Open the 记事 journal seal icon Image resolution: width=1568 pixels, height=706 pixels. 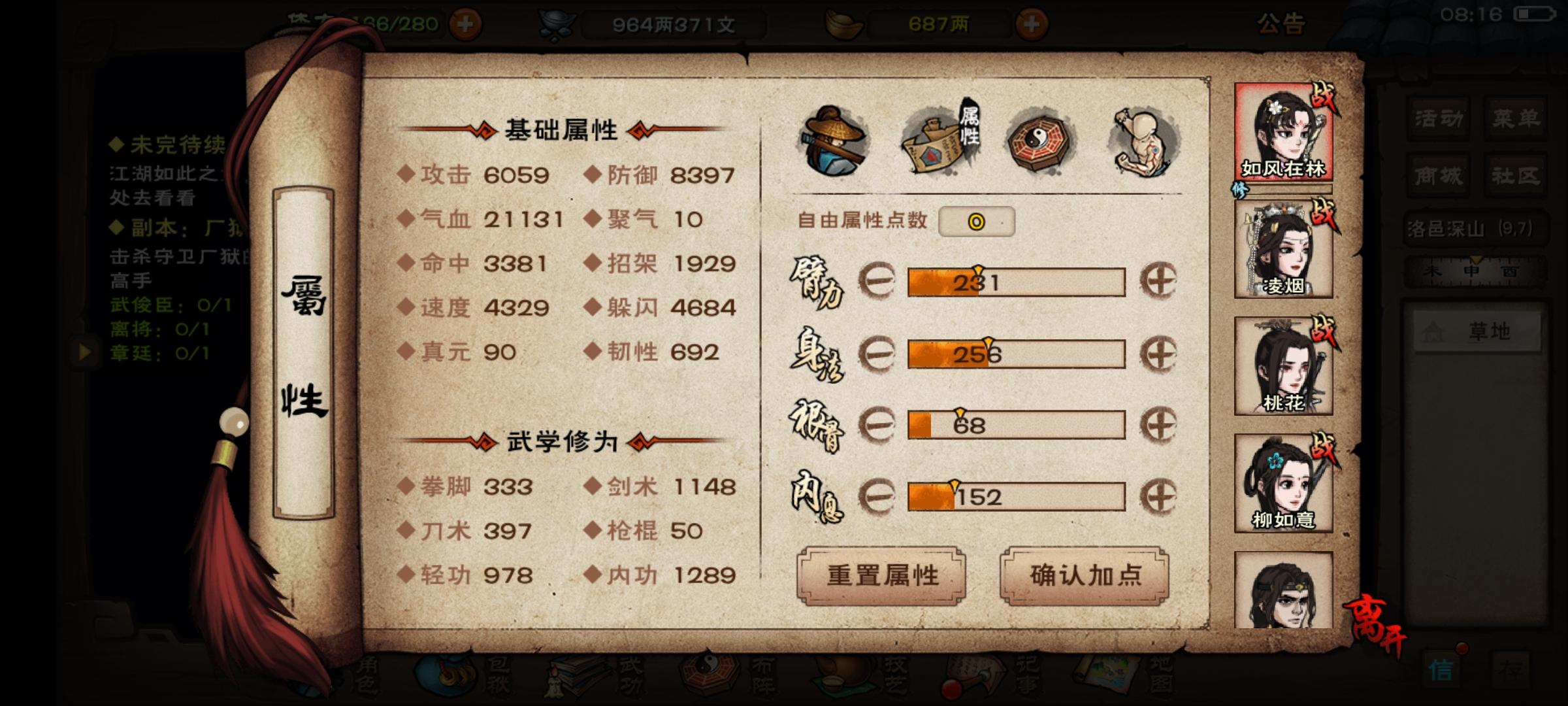(968, 677)
